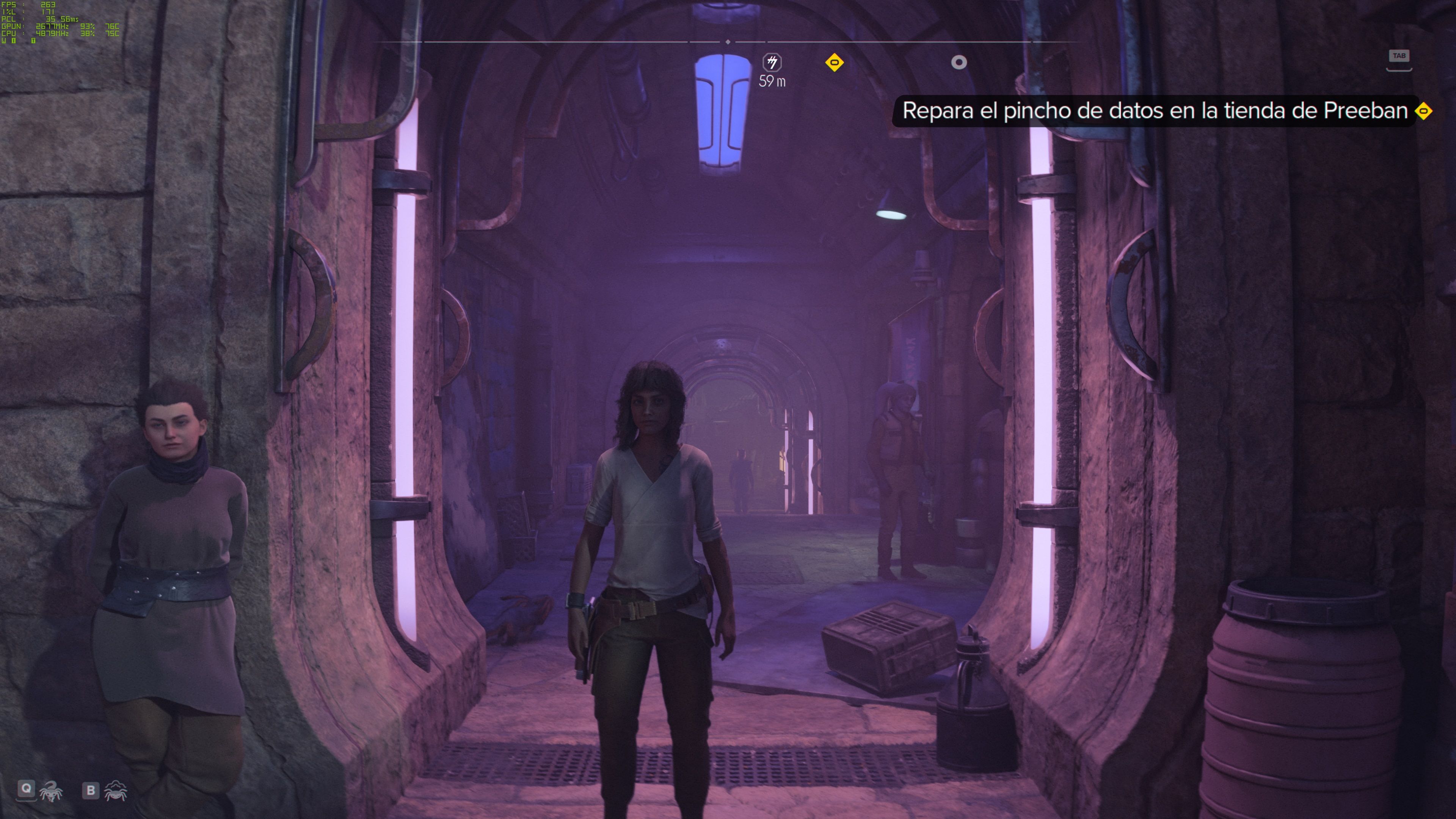Click the blue lantern above the archway
The image size is (1456, 819).
pyautogui.click(x=722, y=110)
